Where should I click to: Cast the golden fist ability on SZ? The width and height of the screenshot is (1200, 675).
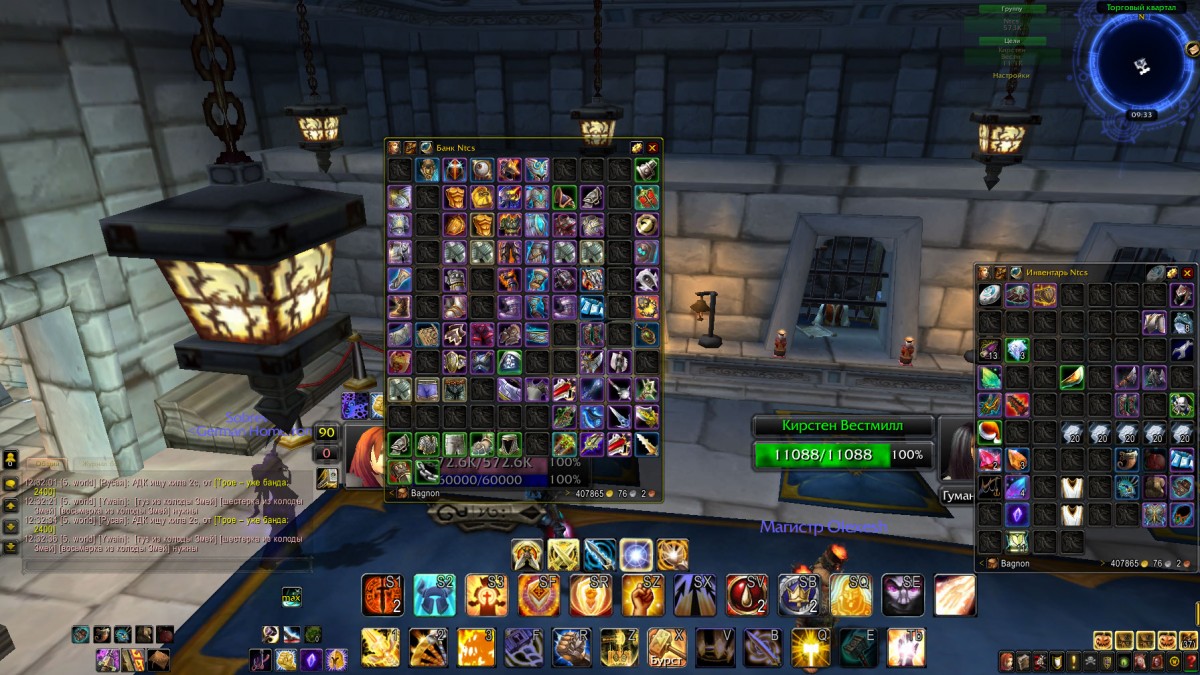click(x=643, y=595)
